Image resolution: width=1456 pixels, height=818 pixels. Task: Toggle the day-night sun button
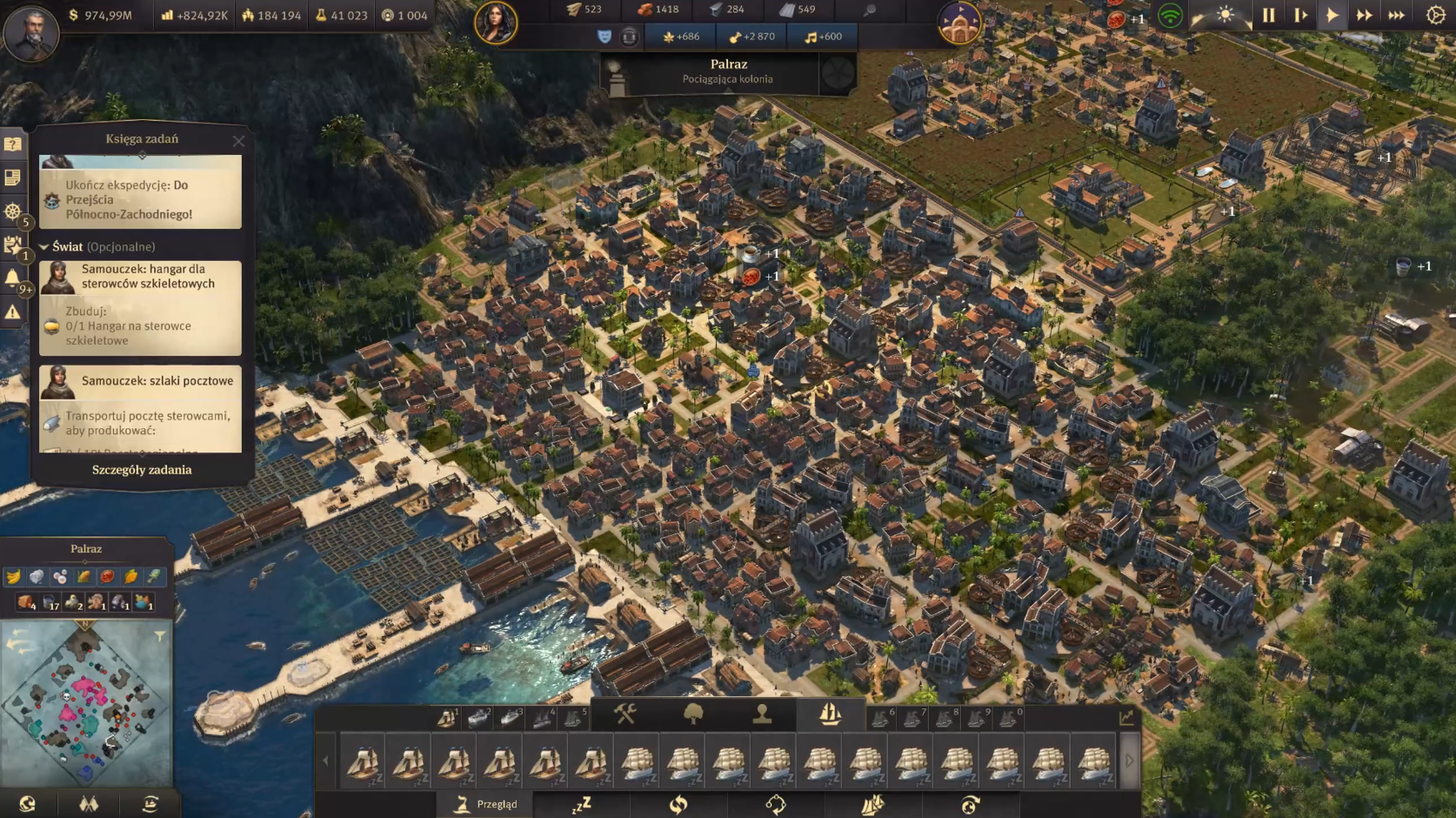[x=1225, y=16]
